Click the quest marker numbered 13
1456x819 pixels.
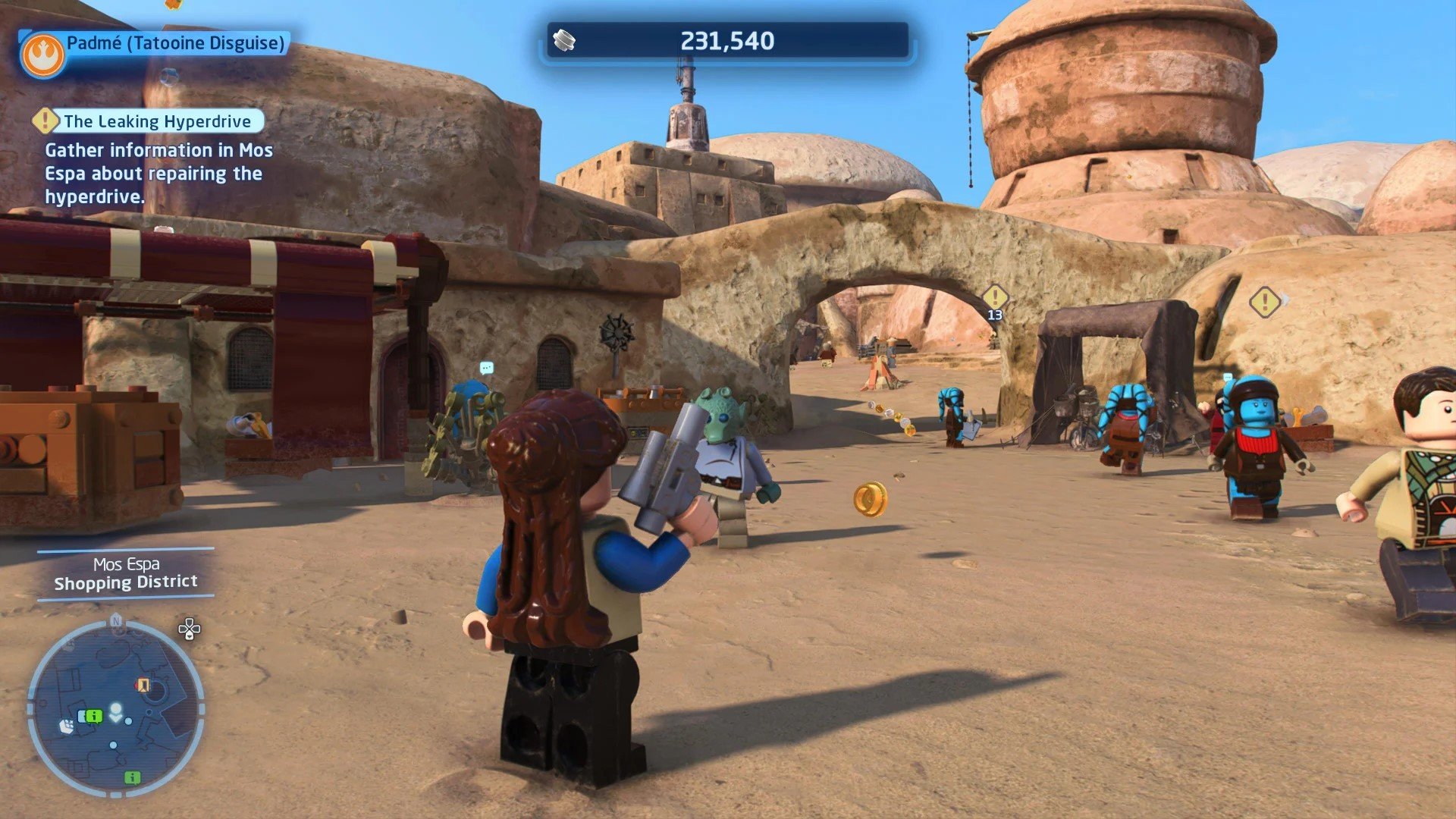click(994, 297)
